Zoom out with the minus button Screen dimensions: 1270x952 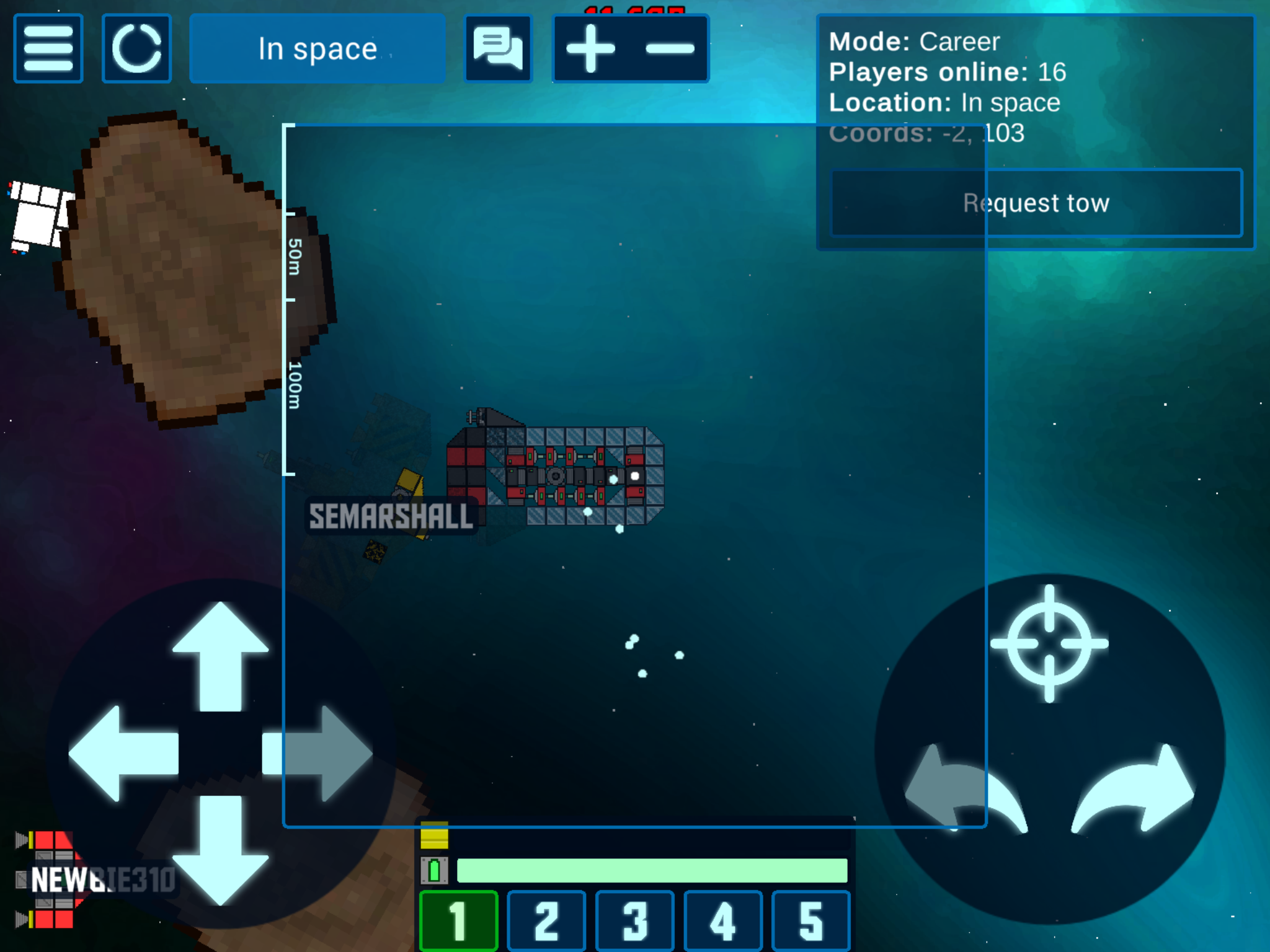(670, 48)
